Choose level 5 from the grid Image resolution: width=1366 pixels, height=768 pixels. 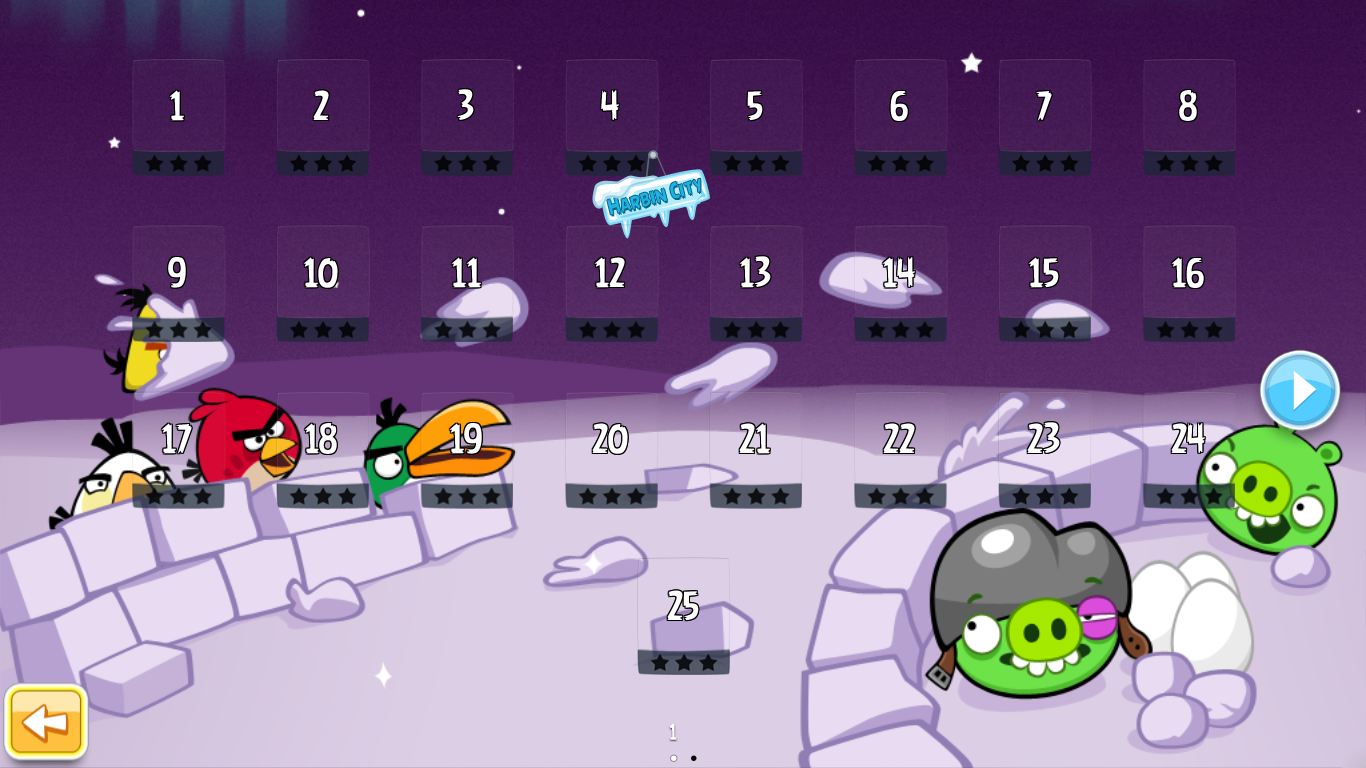(756, 116)
